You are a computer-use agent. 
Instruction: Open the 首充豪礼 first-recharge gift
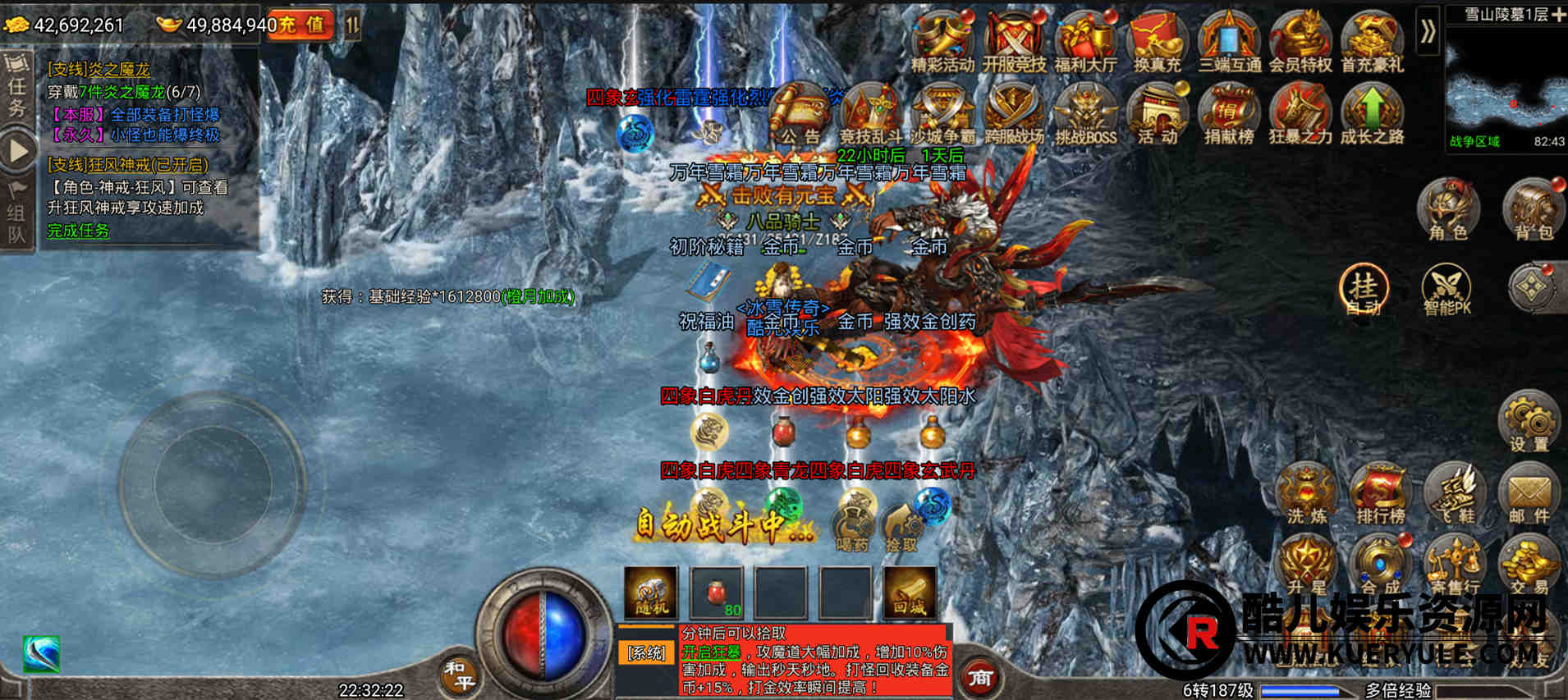(x=1372, y=43)
